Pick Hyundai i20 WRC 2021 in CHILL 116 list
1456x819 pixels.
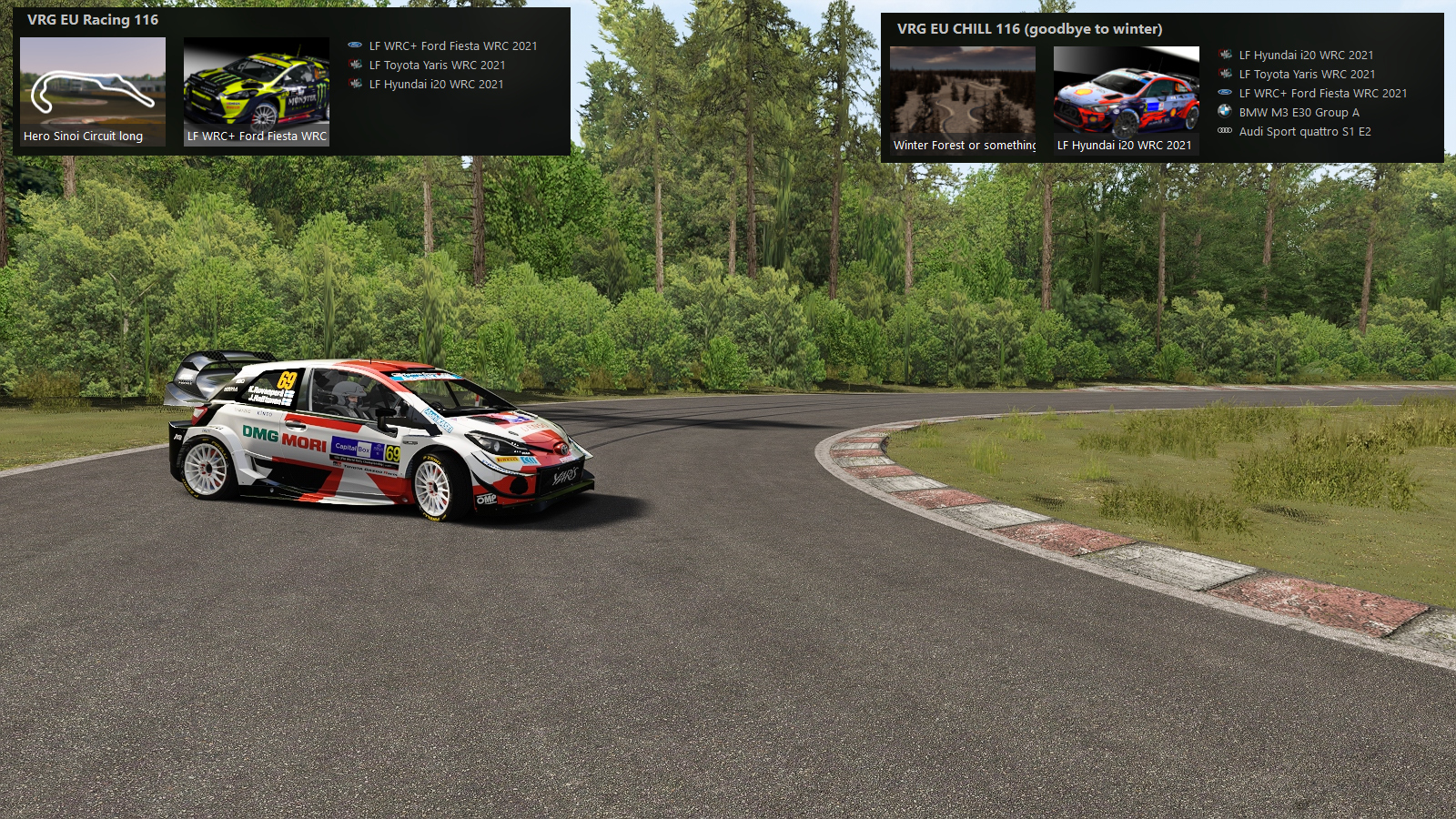click(x=1306, y=55)
